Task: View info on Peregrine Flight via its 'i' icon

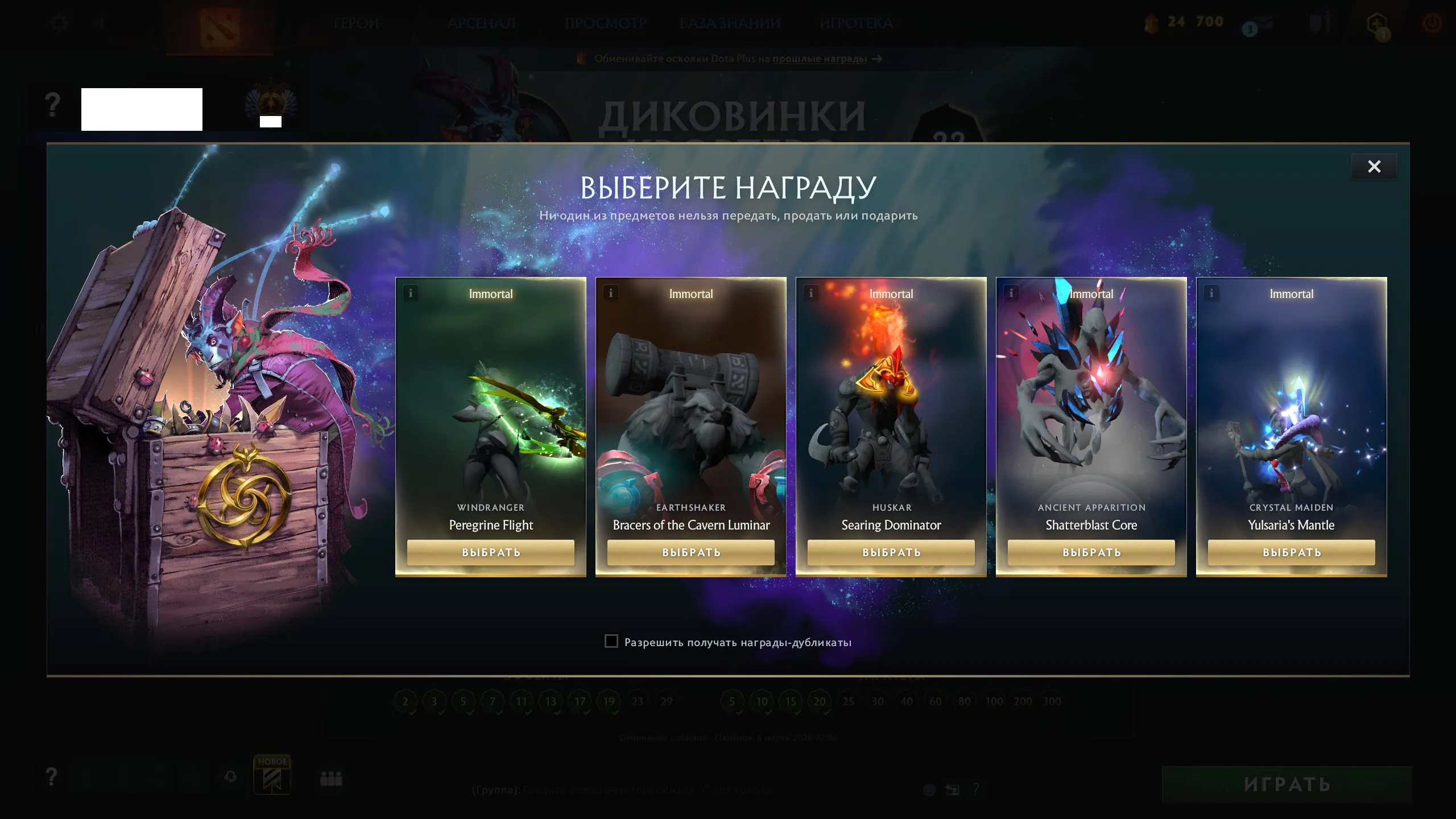Action: pos(411,293)
